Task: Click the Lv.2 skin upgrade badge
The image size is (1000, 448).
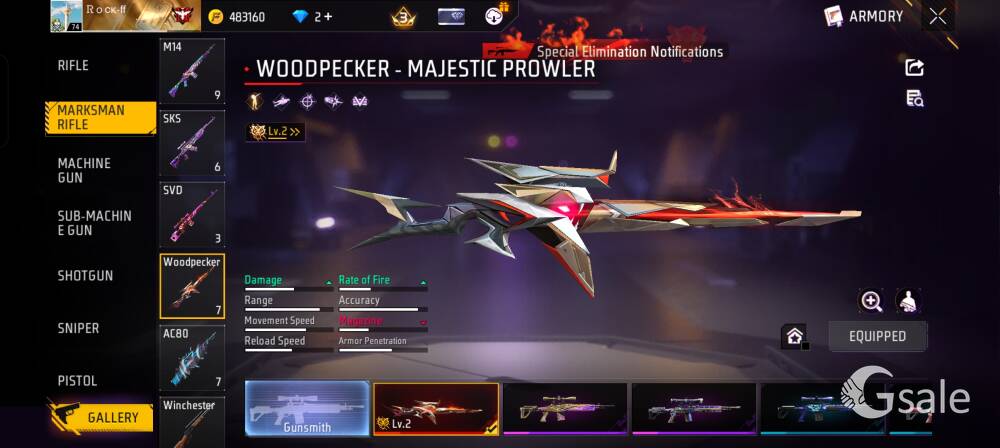Action: coord(275,131)
